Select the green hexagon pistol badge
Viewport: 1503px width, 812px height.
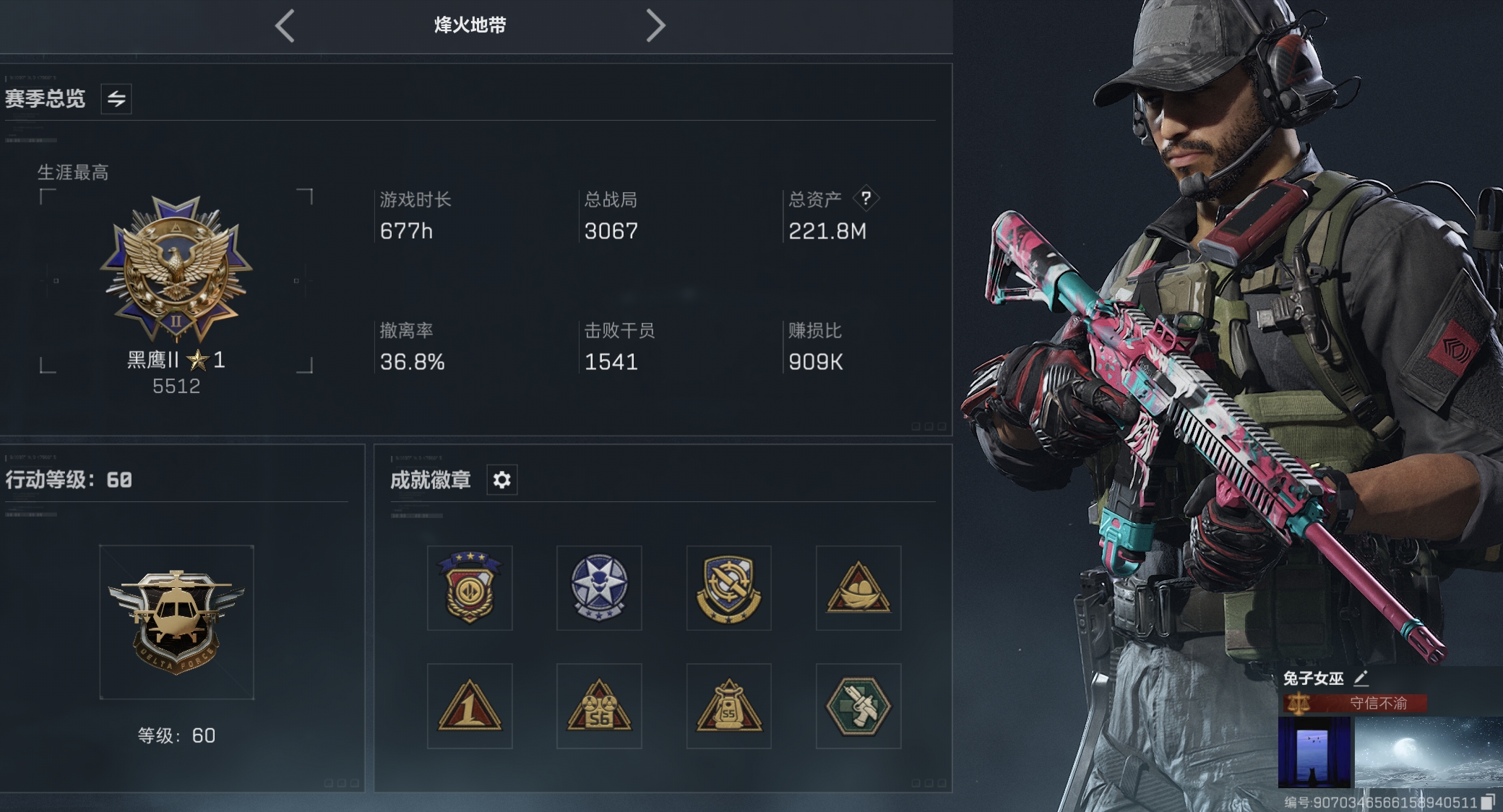tap(858, 706)
